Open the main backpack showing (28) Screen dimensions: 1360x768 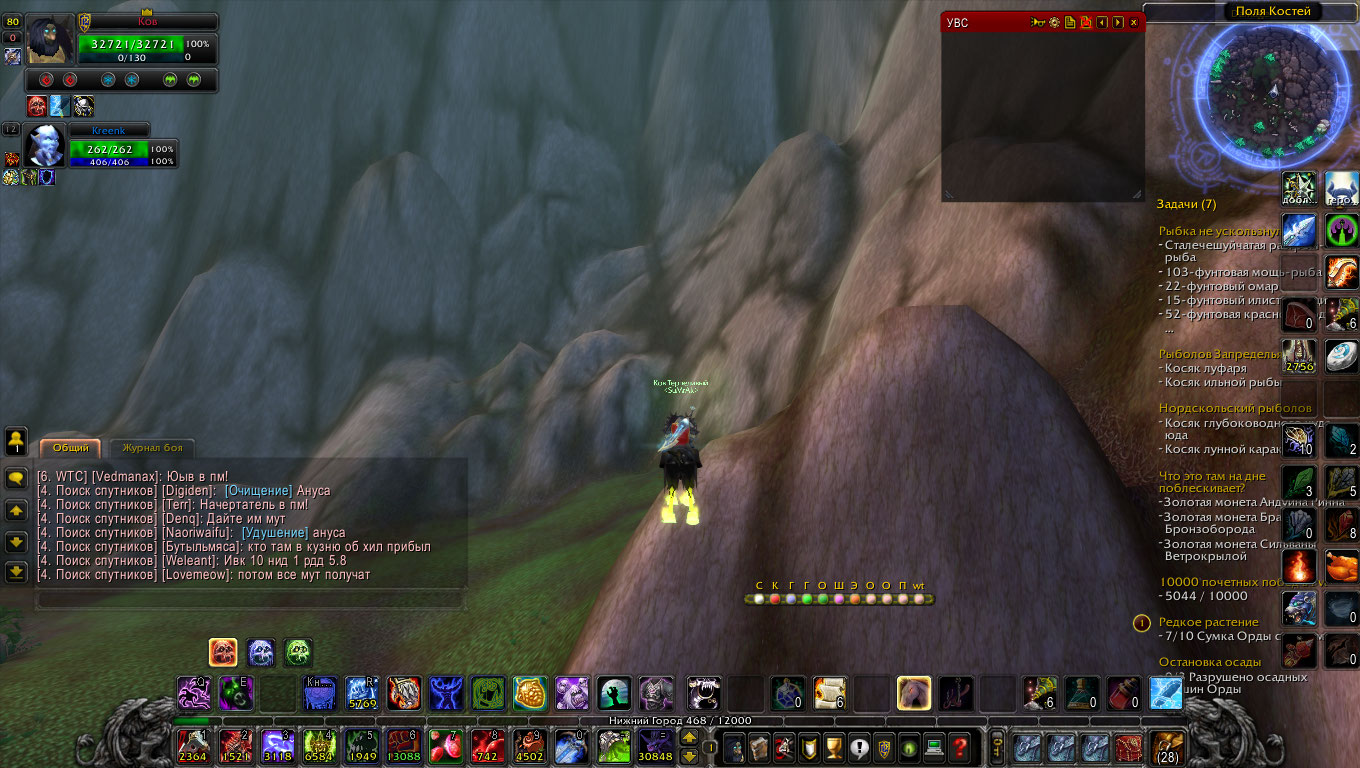[x=1167, y=746]
